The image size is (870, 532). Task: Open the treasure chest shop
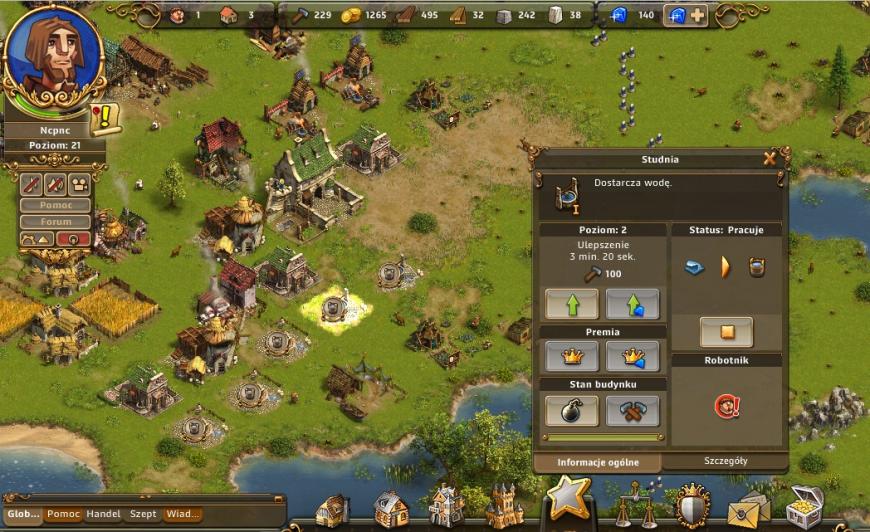point(804,506)
